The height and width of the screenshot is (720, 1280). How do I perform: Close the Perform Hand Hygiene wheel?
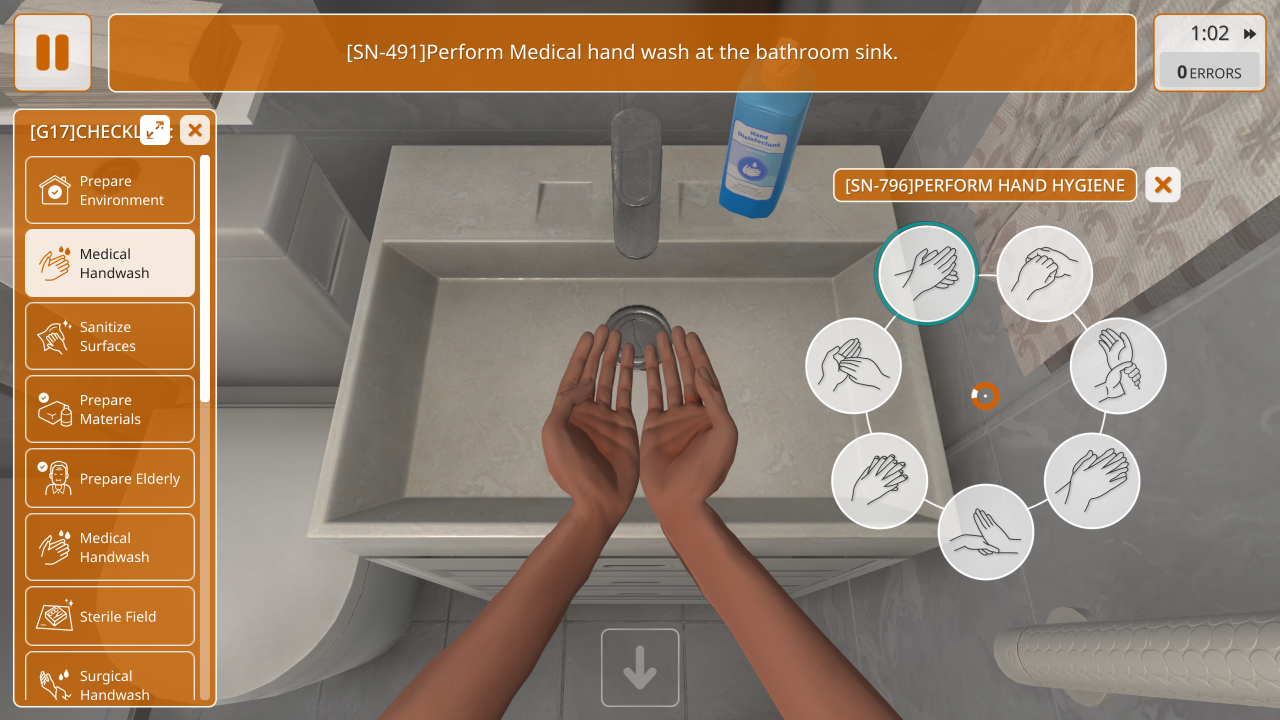click(1163, 185)
